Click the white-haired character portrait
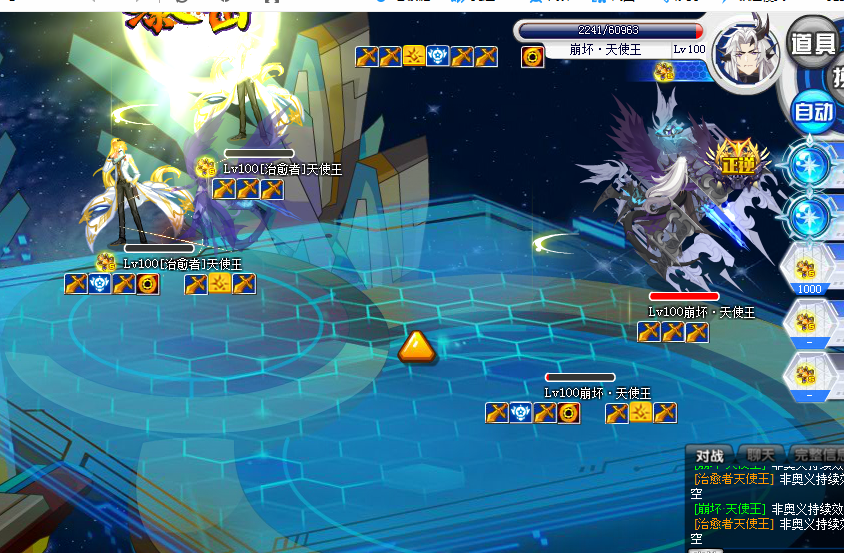844x553 pixels. (746, 50)
